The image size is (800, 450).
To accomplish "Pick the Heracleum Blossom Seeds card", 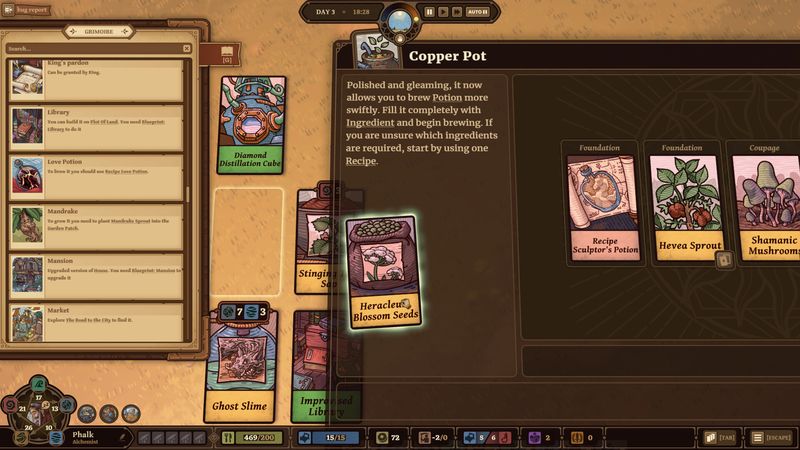I will click(380, 271).
